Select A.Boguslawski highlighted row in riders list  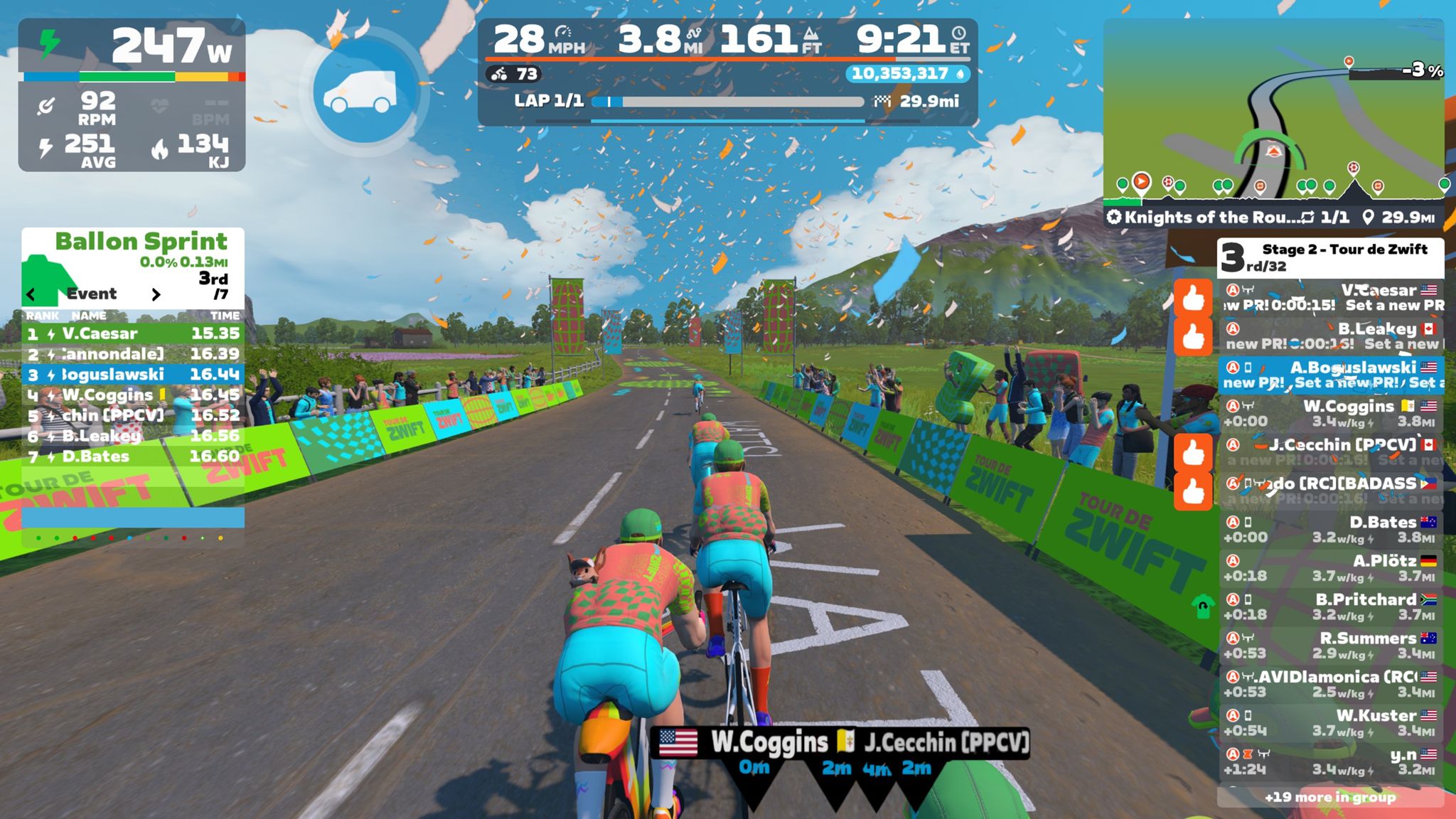point(1331,375)
